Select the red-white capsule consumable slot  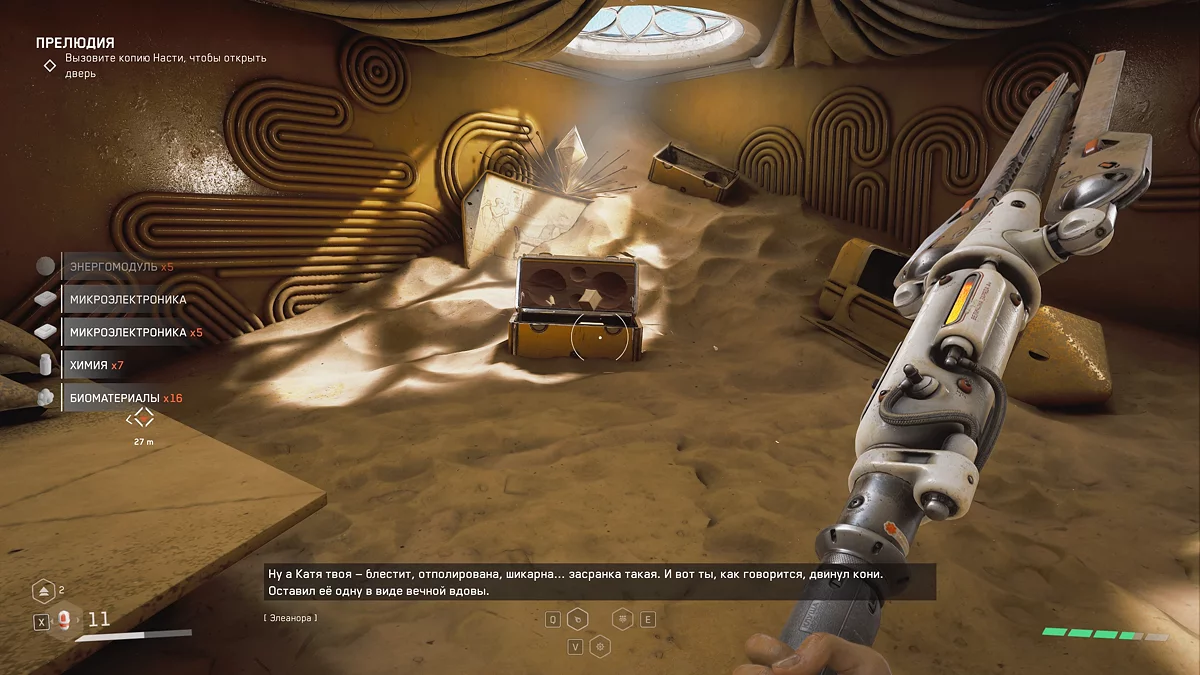coord(65,621)
